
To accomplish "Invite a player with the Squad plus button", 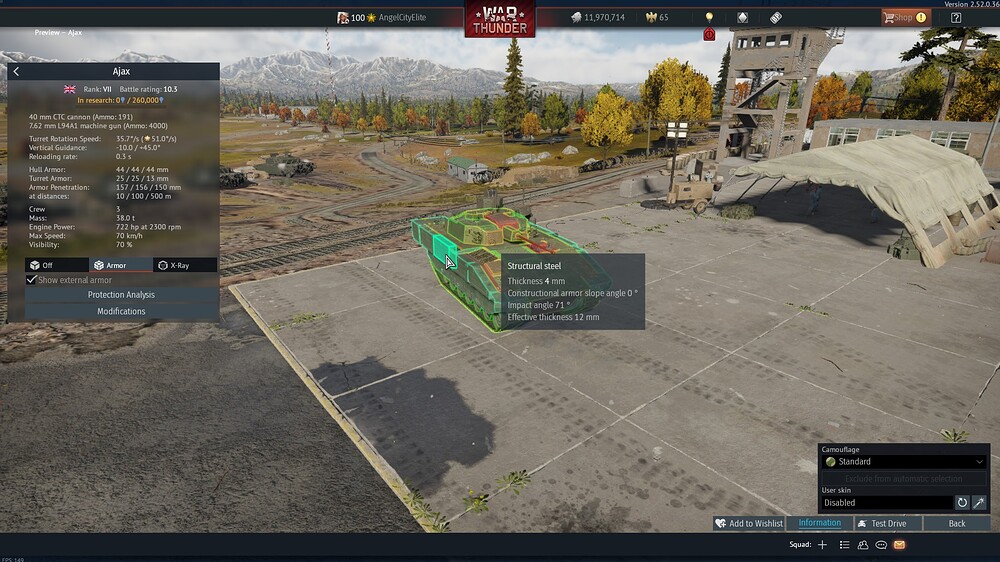I will 822,545.
